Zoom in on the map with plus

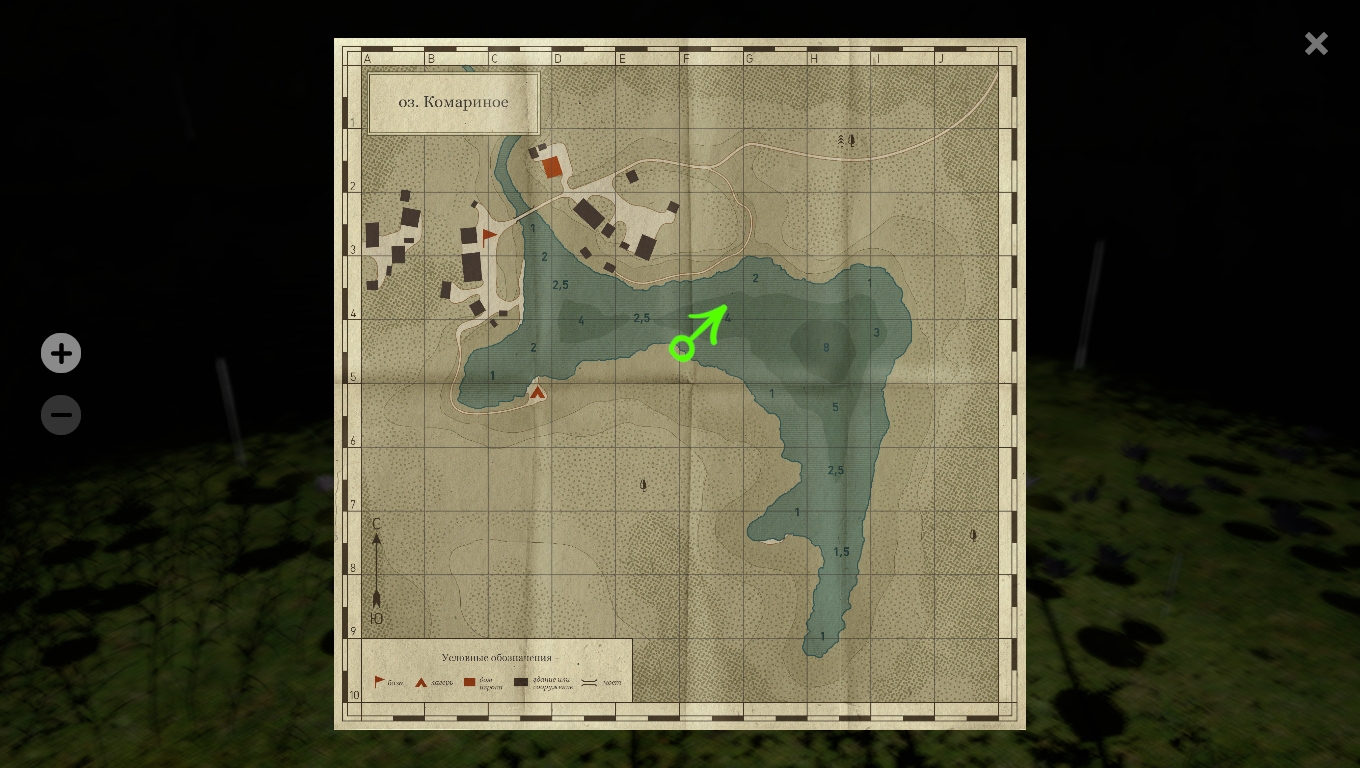coord(61,354)
